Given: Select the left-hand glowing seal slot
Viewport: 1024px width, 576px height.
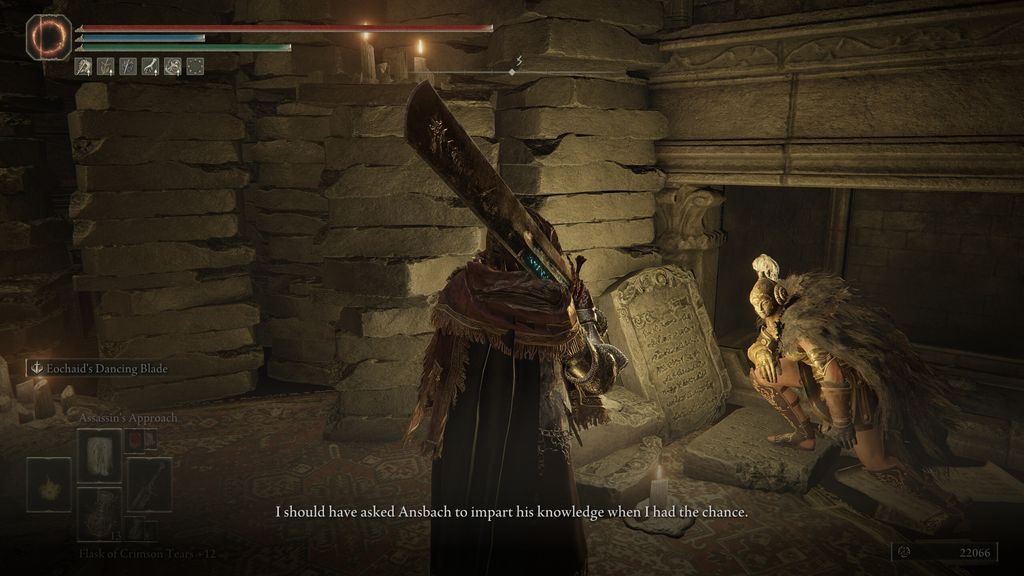Looking at the screenshot, I should (48, 485).
